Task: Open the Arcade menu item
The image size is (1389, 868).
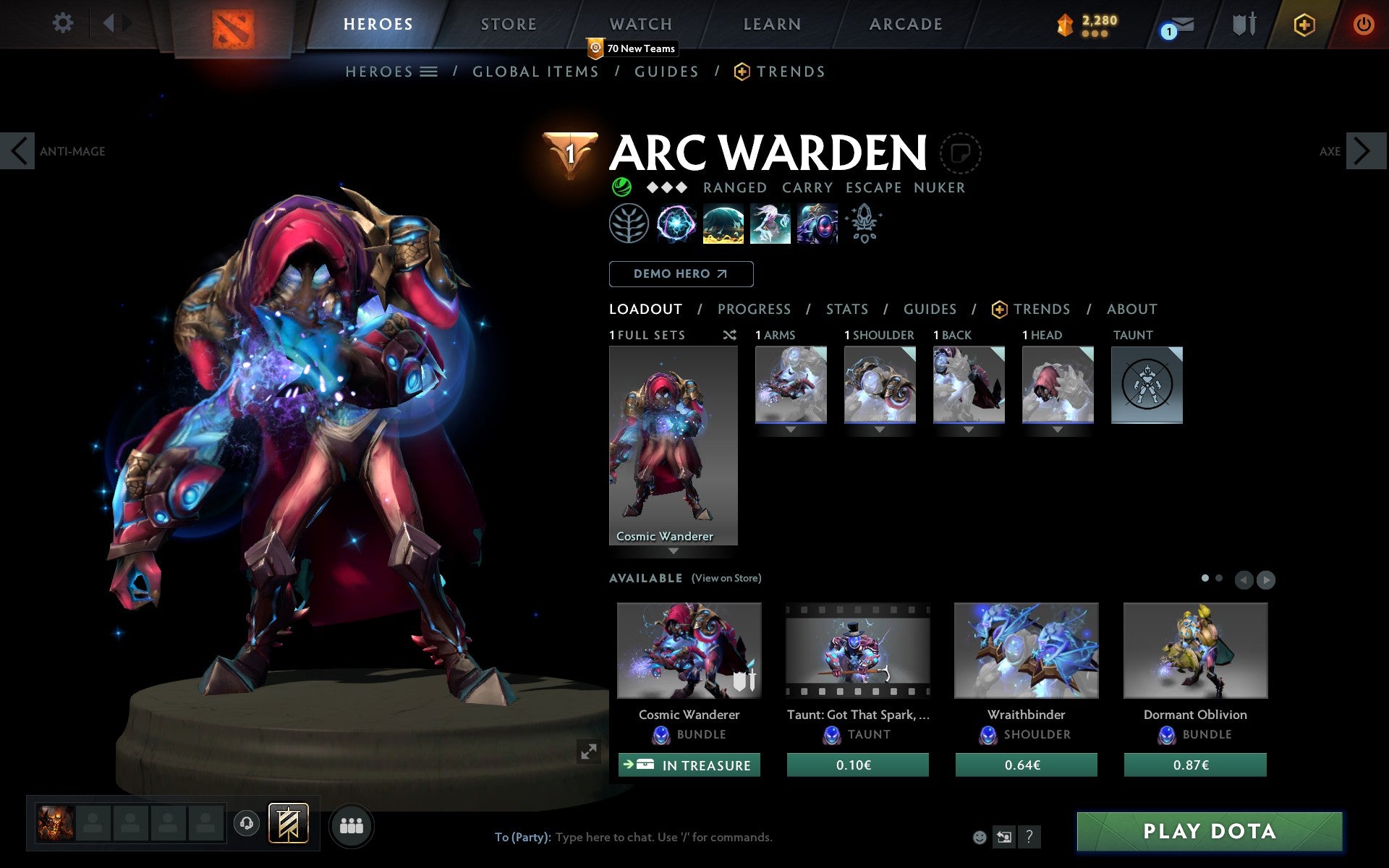Action: tap(904, 24)
